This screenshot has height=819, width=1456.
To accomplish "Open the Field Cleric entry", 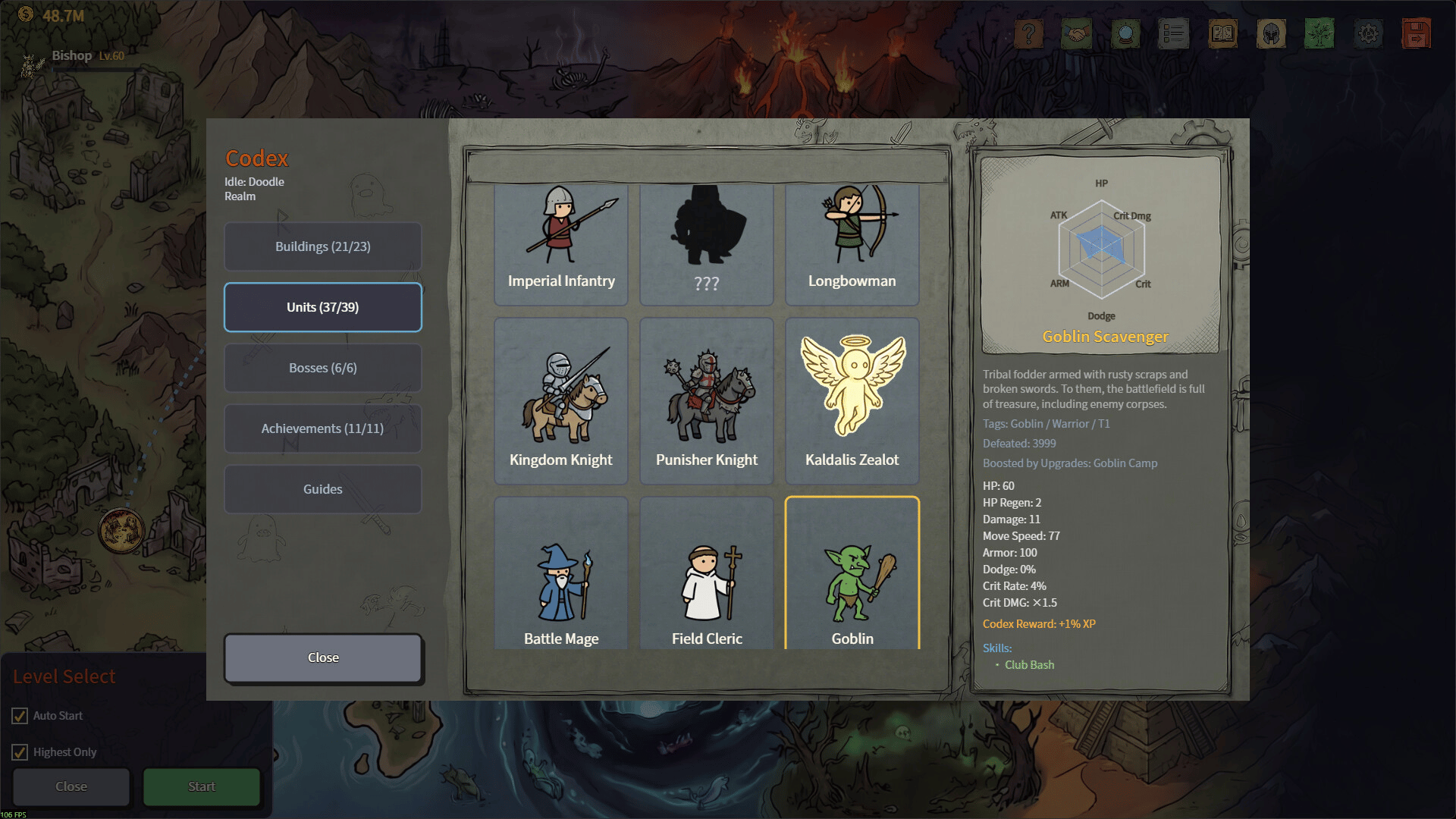I will click(706, 573).
